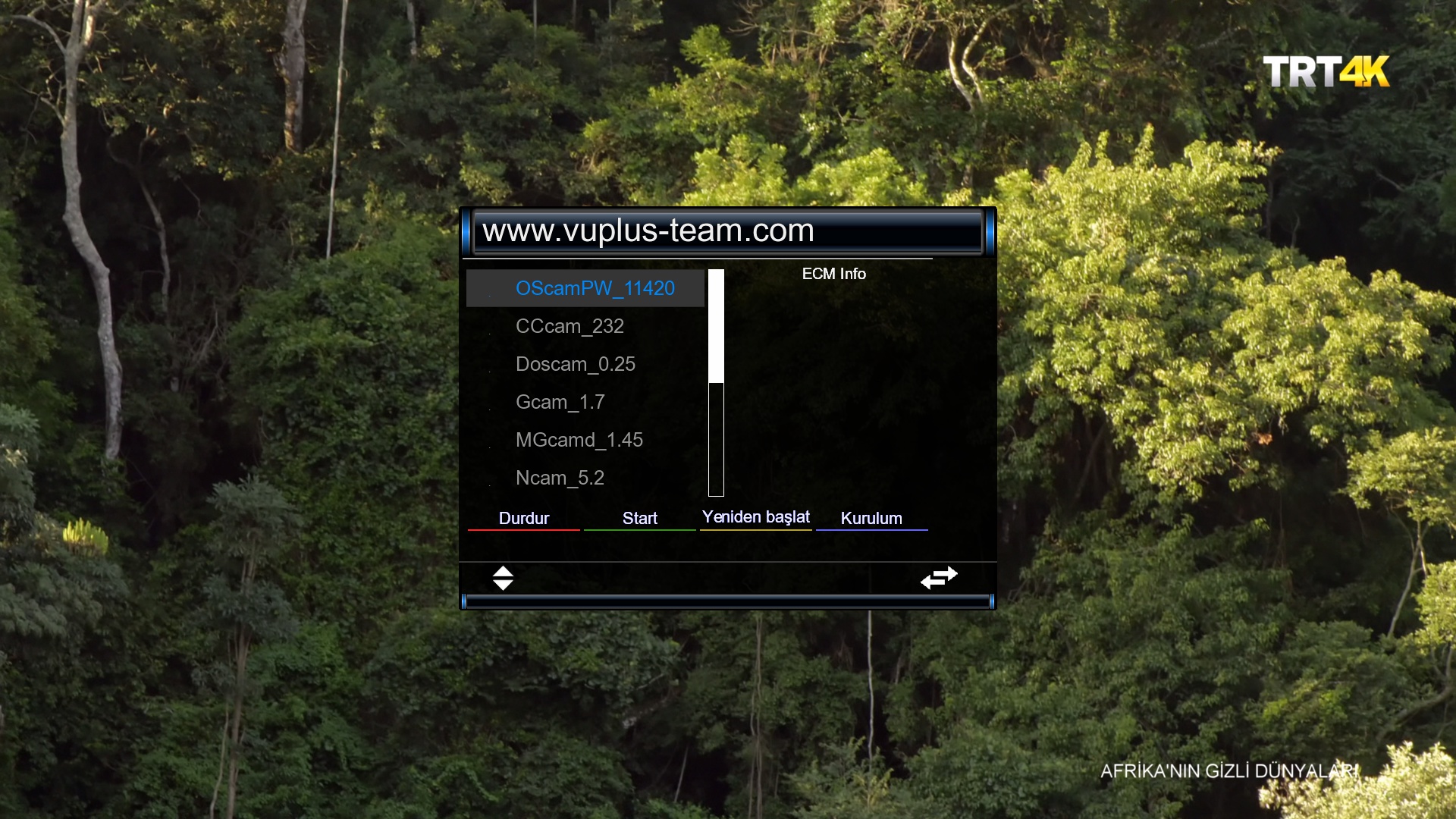Select the MGcamd_1.45 row
1456x819 pixels.
[x=579, y=440]
